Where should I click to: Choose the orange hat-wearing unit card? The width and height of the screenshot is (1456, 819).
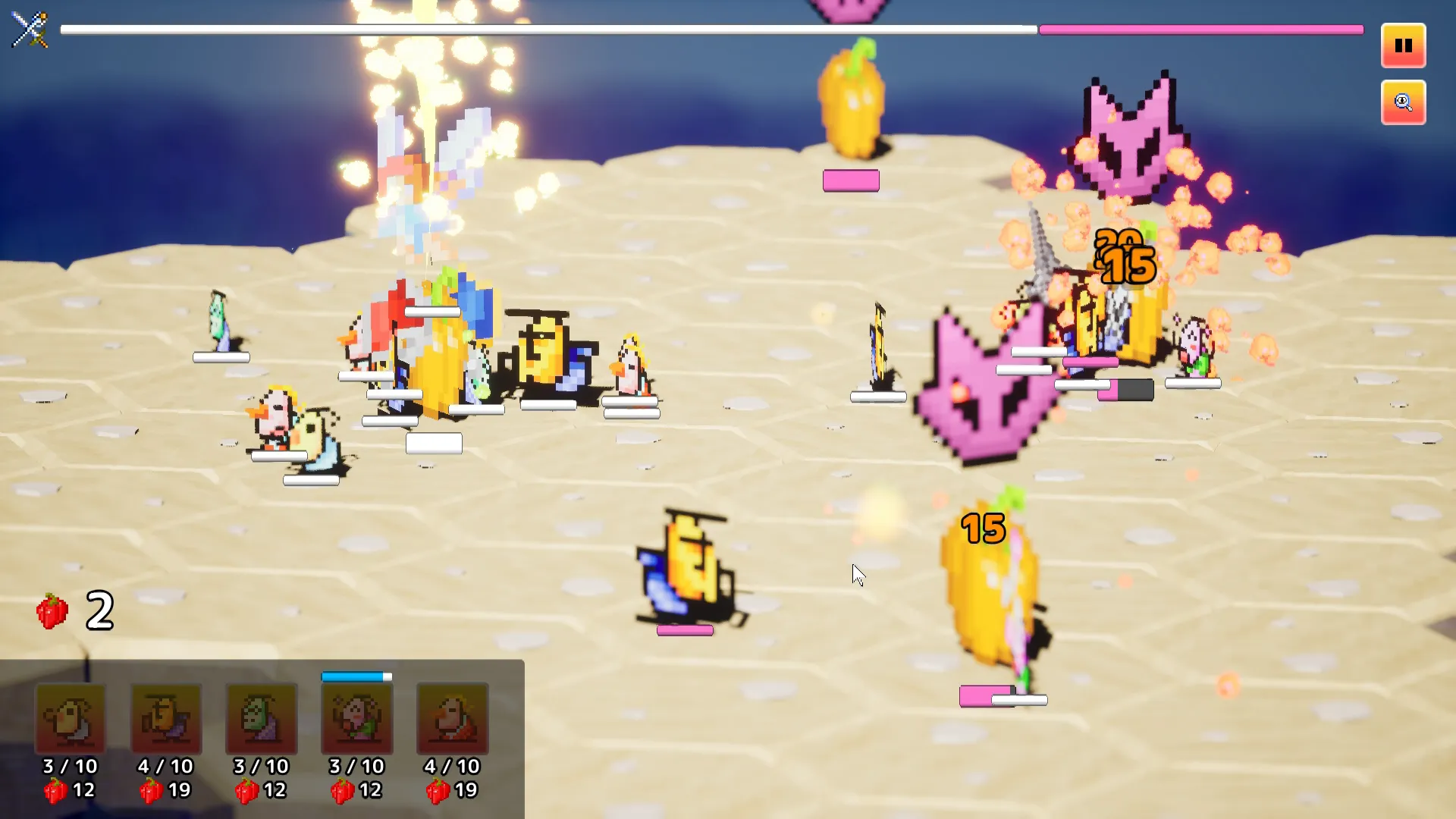tap(166, 718)
